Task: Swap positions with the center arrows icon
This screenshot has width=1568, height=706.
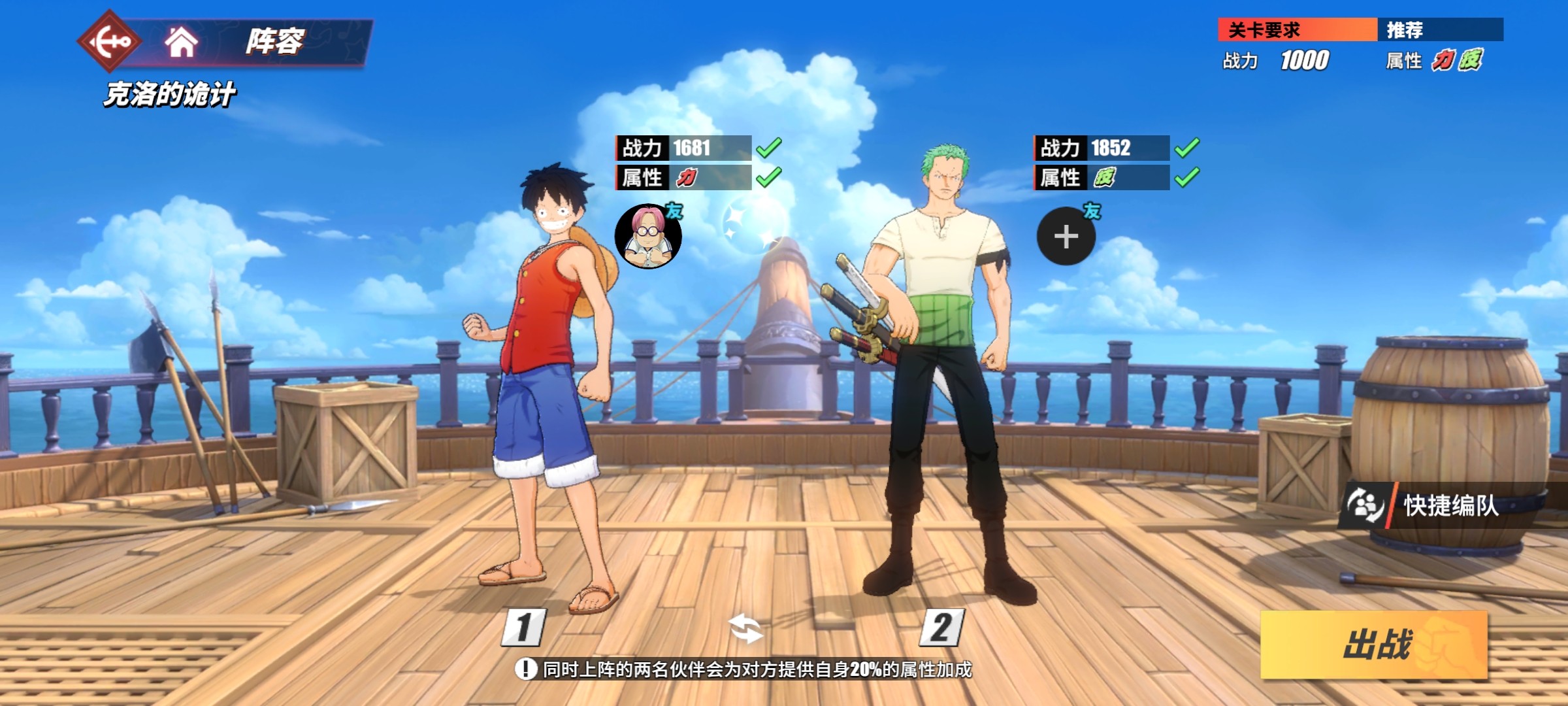Action: [x=745, y=629]
